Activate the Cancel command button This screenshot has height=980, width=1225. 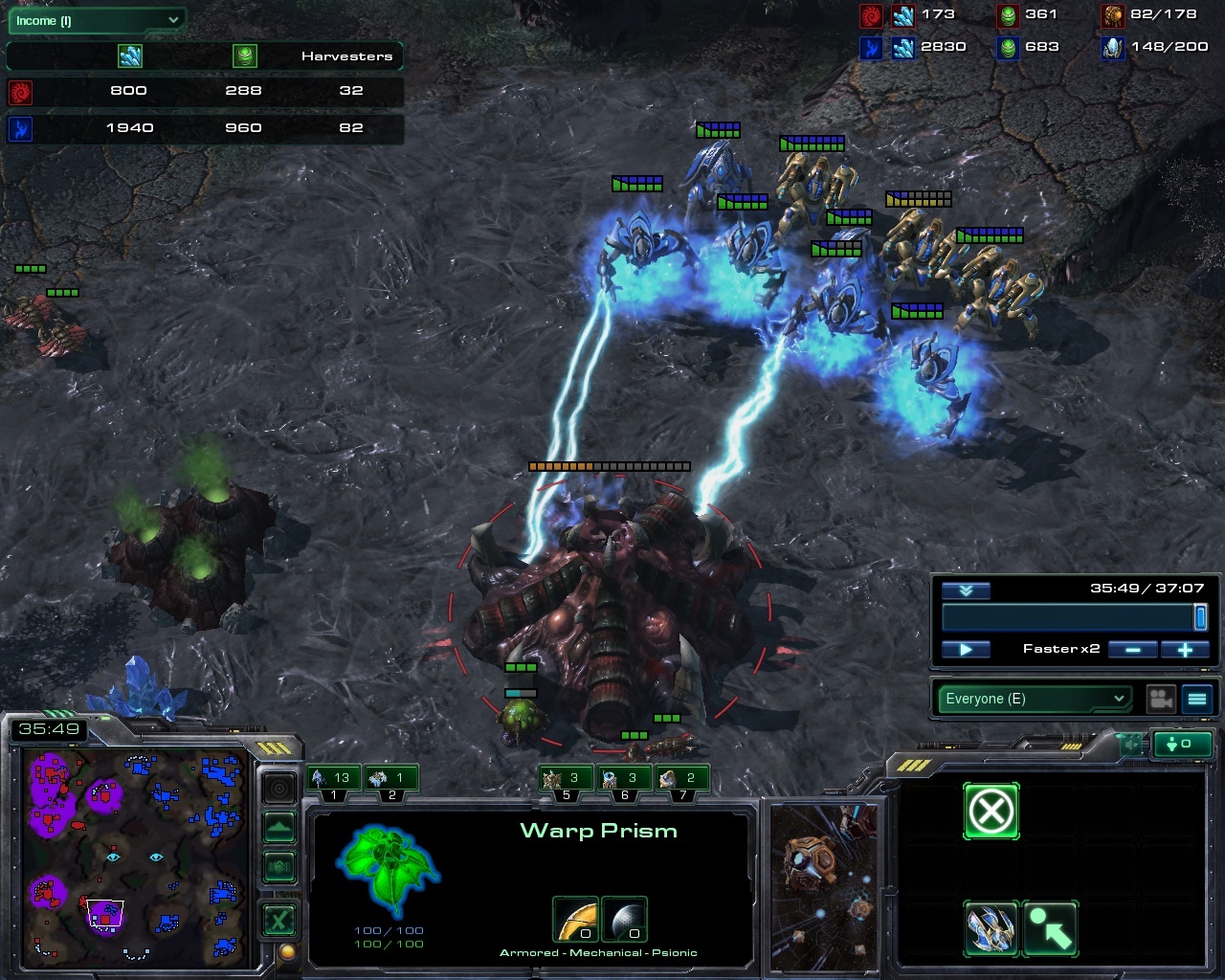pos(991,812)
